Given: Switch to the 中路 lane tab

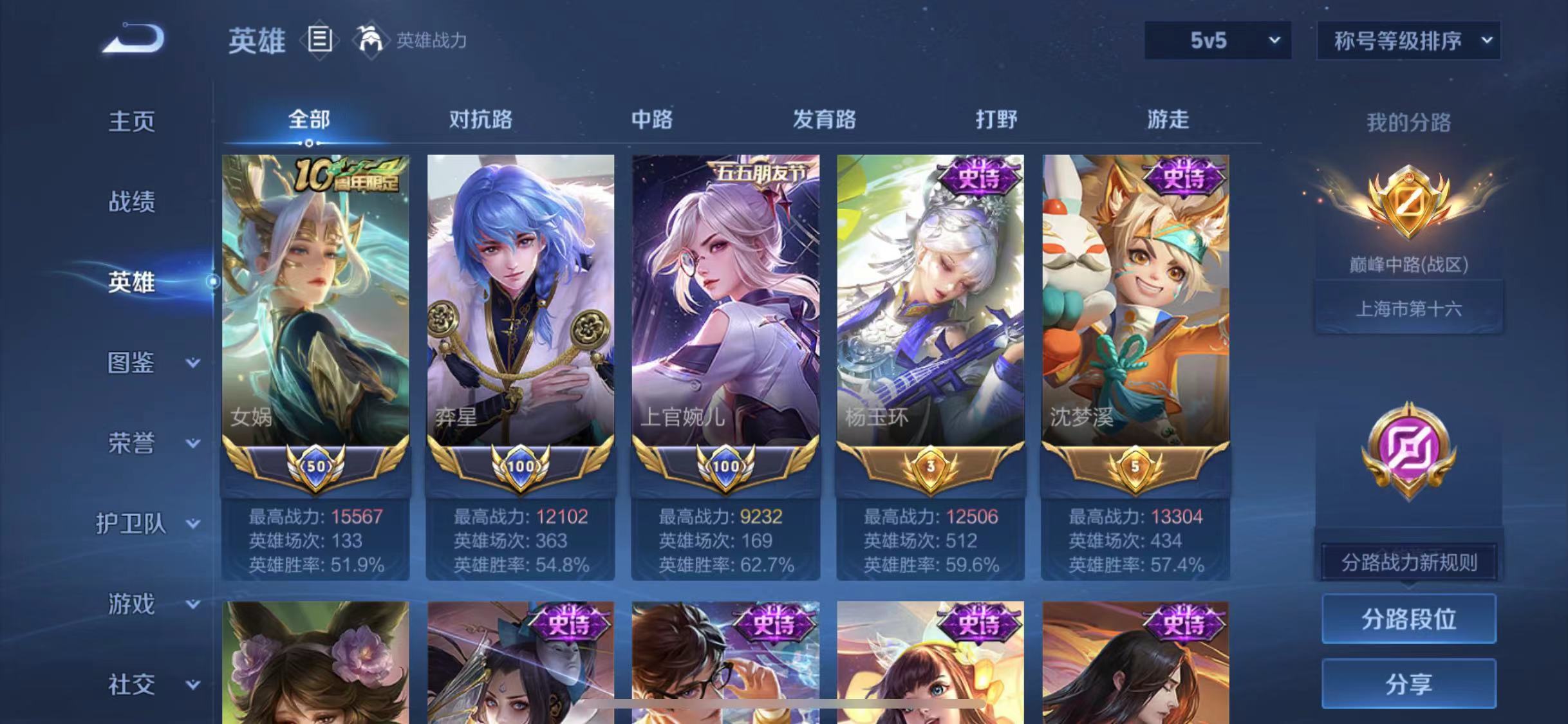Looking at the screenshot, I should [653, 120].
